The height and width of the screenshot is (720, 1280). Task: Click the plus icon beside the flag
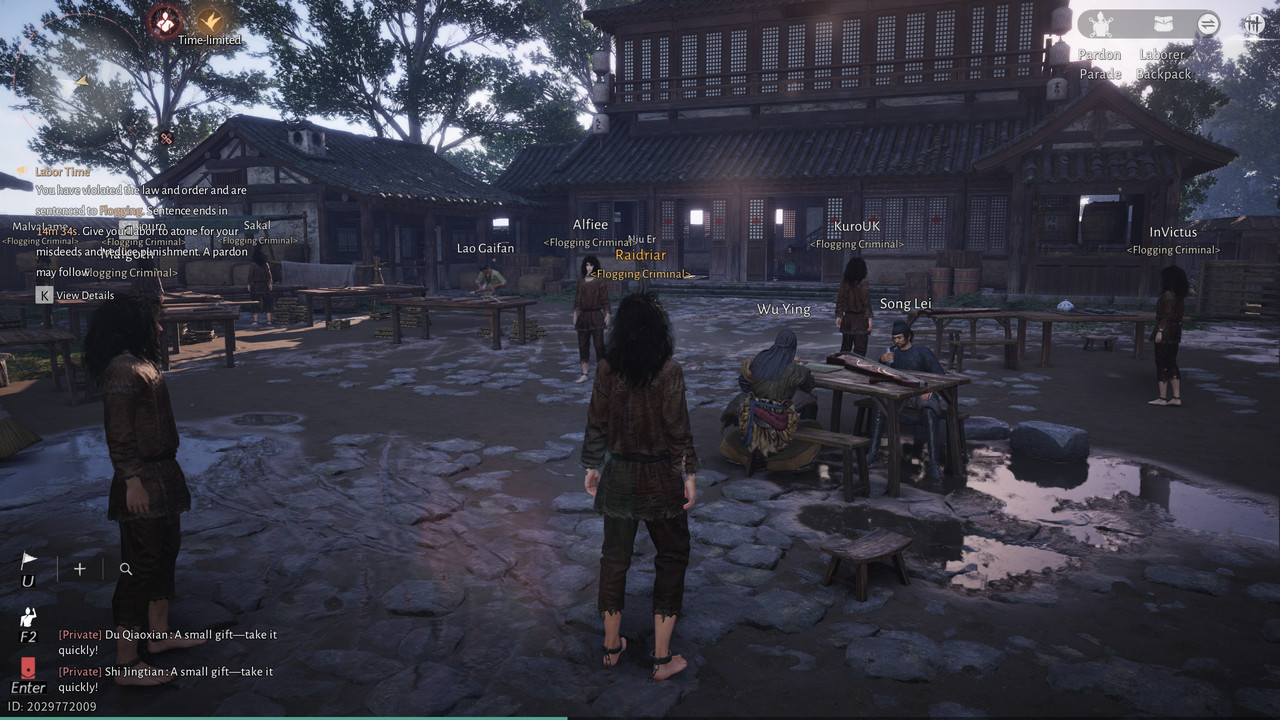[x=80, y=569]
